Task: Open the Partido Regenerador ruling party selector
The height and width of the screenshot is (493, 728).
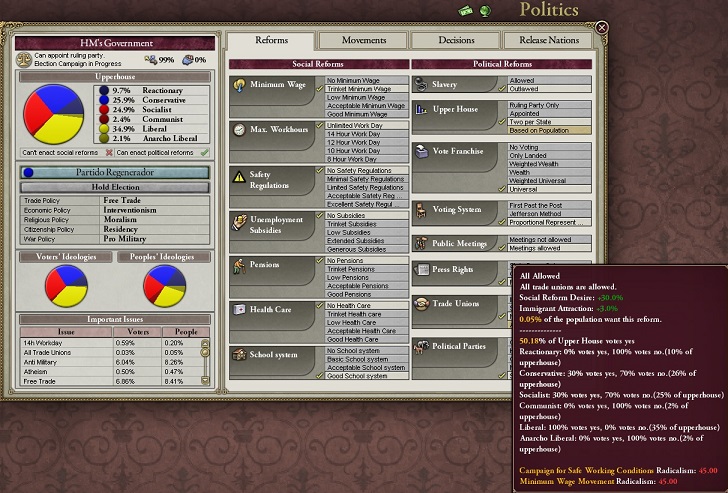Action: coord(115,172)
